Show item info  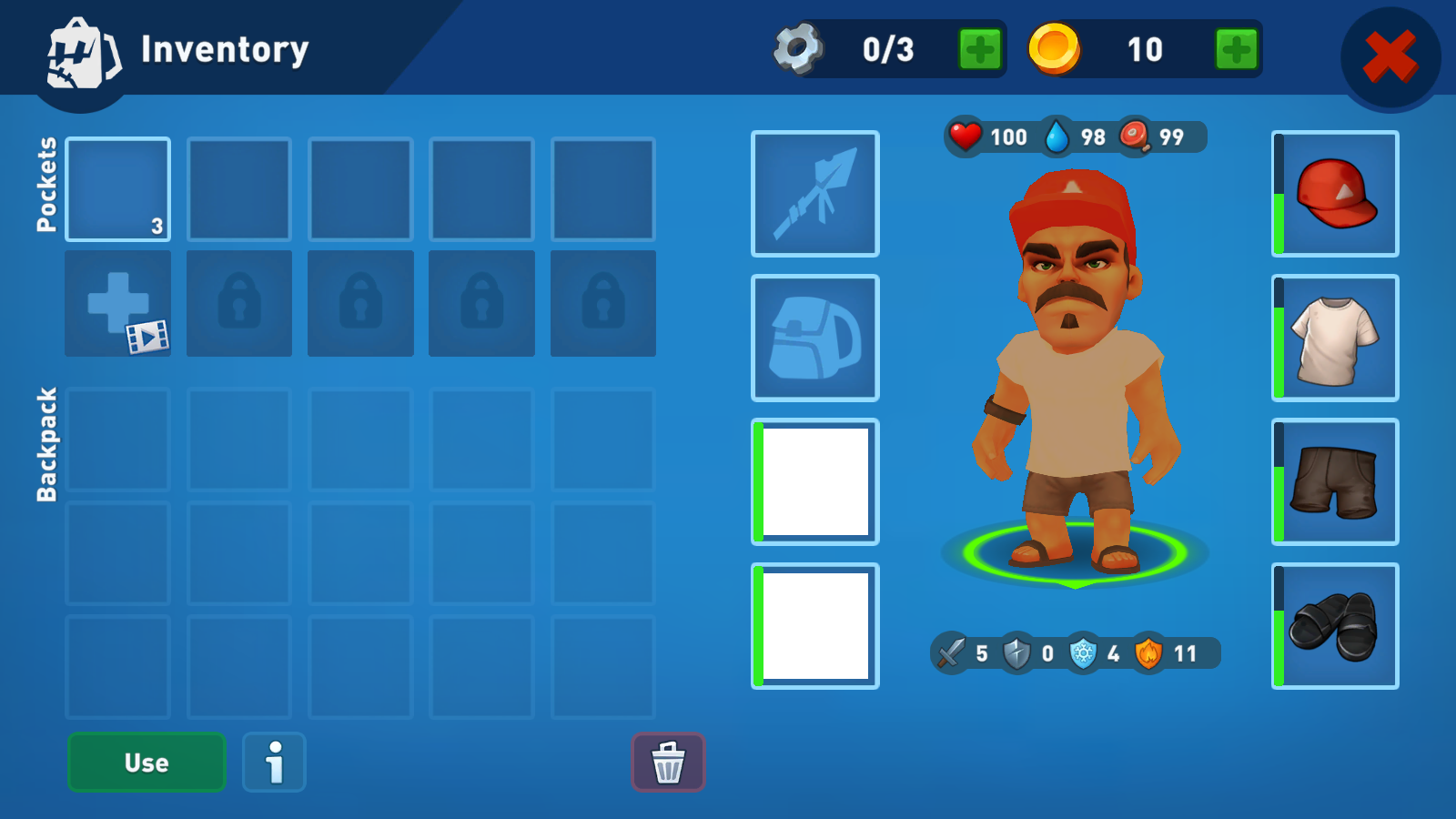tap(274, 763)
